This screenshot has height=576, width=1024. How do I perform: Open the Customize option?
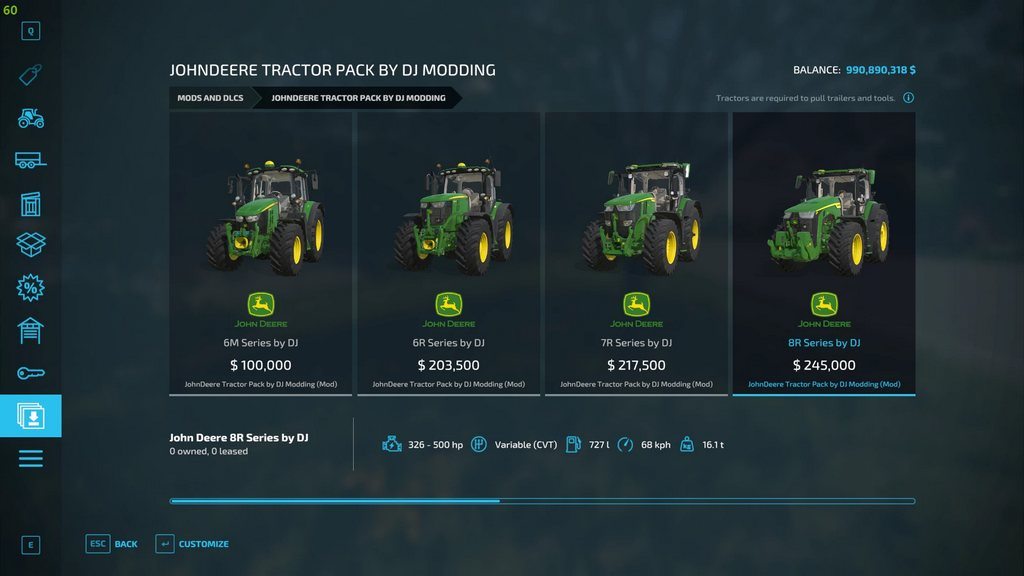(192, 544)
